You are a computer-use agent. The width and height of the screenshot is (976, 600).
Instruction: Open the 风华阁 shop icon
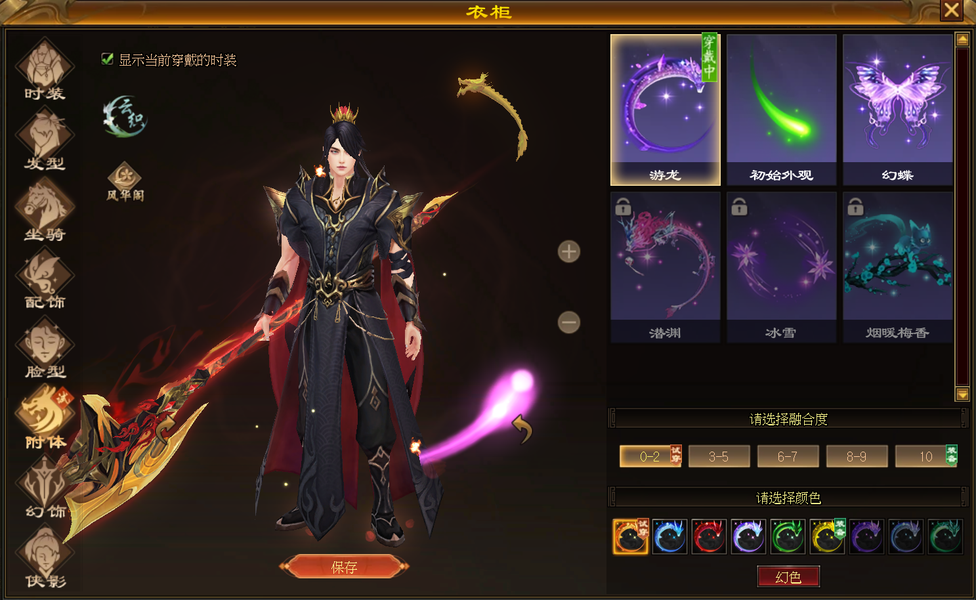click(x=125, y=180)
